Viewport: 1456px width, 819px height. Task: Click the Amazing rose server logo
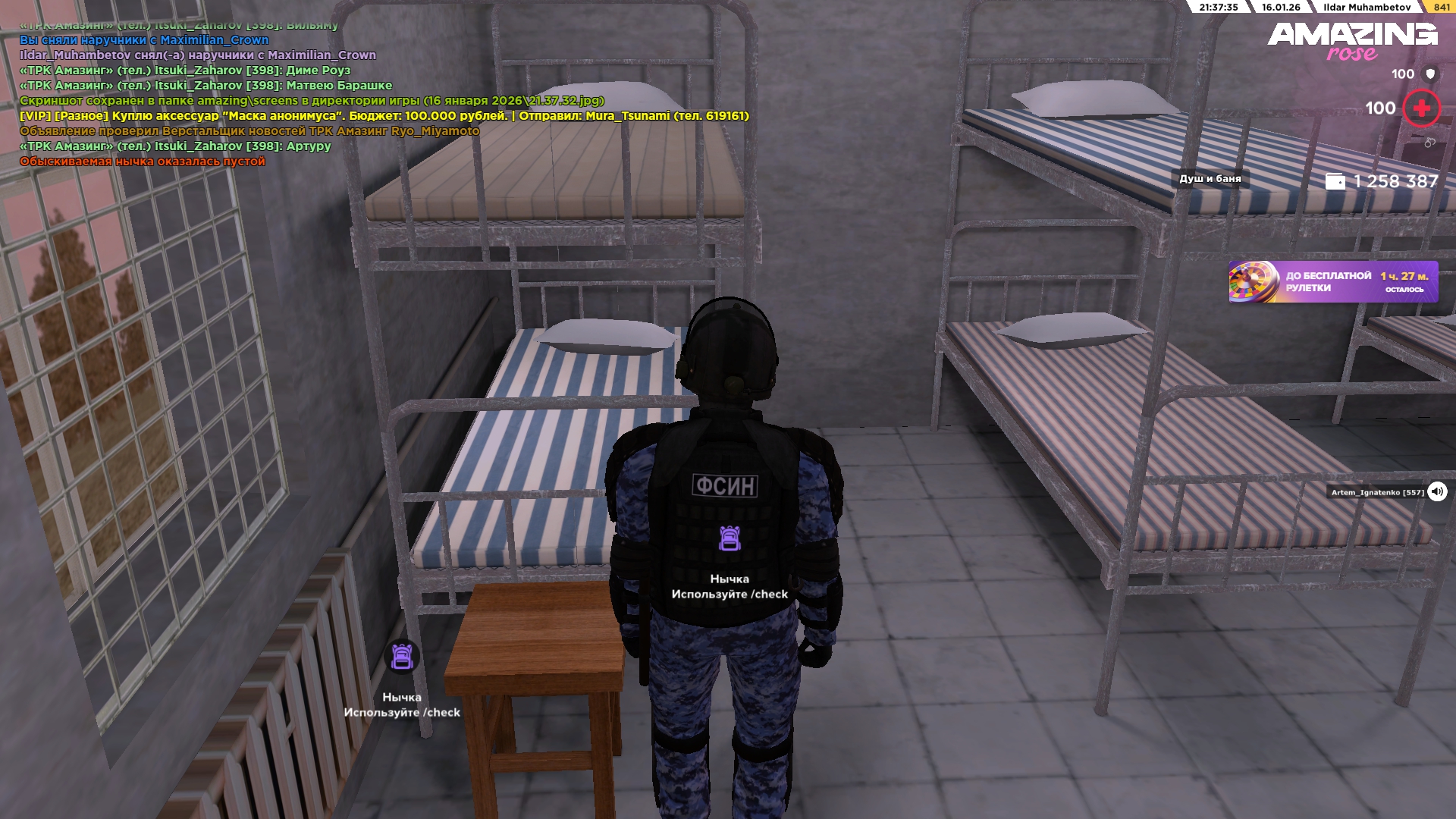(1352, 41)
